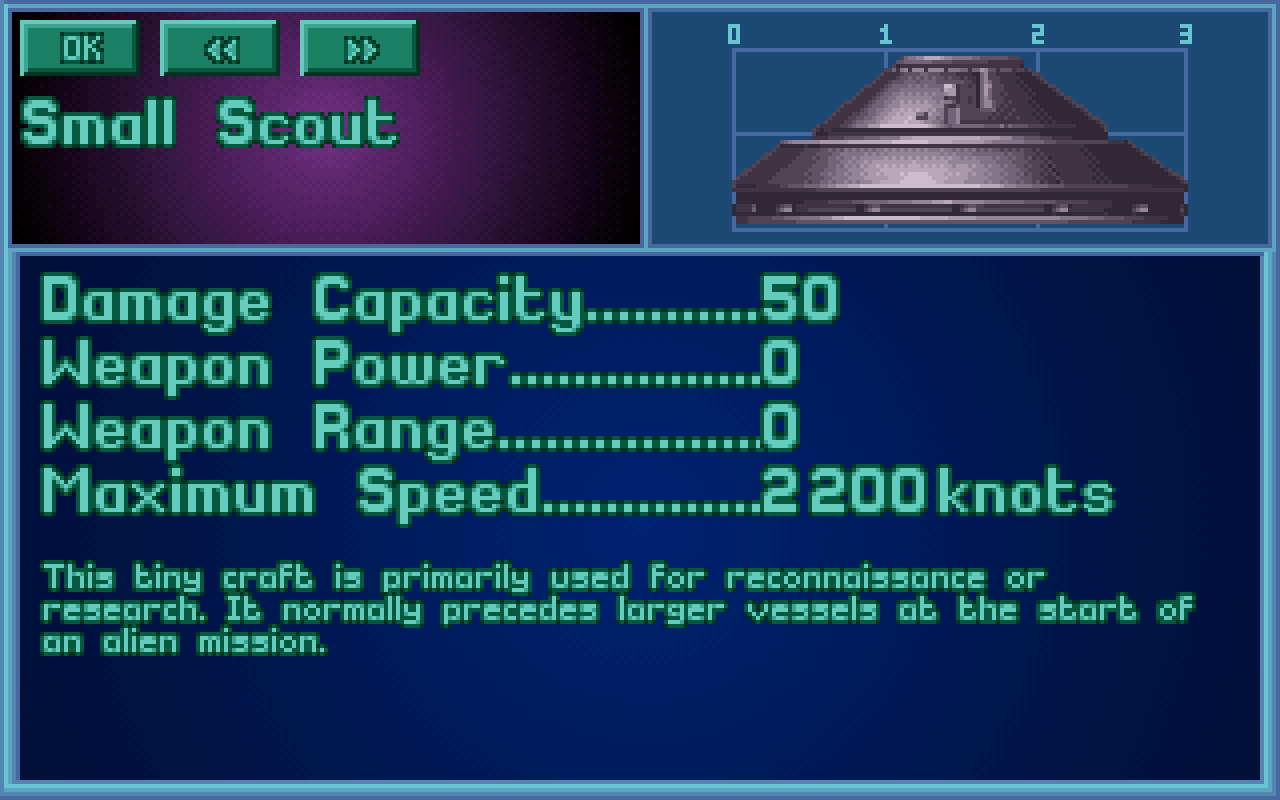Go to the previous UFOpaedia entry
Image resolution: width=1280 pixels, height=800 pixels.
tap(219, 48)
